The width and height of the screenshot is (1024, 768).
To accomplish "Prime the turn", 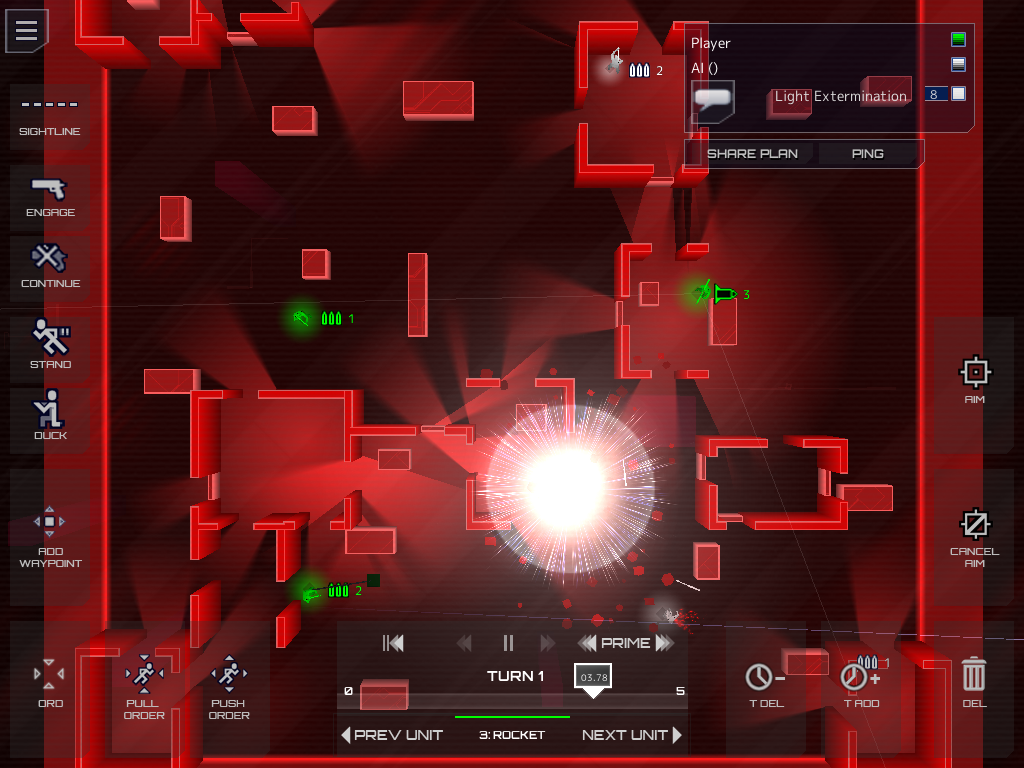I will tap(625, 643).
